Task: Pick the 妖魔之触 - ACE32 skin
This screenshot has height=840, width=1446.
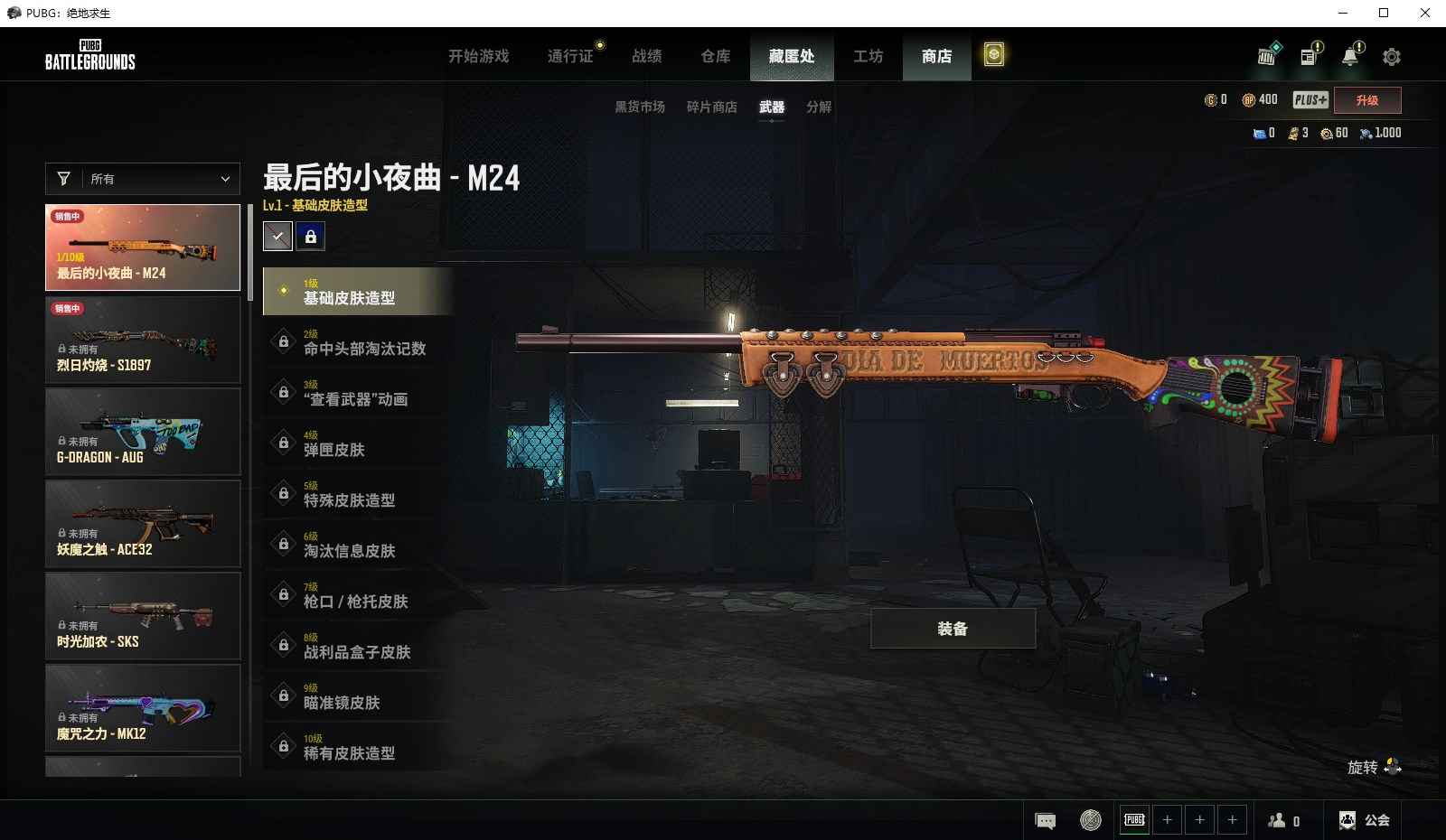Action: (143, 524)
